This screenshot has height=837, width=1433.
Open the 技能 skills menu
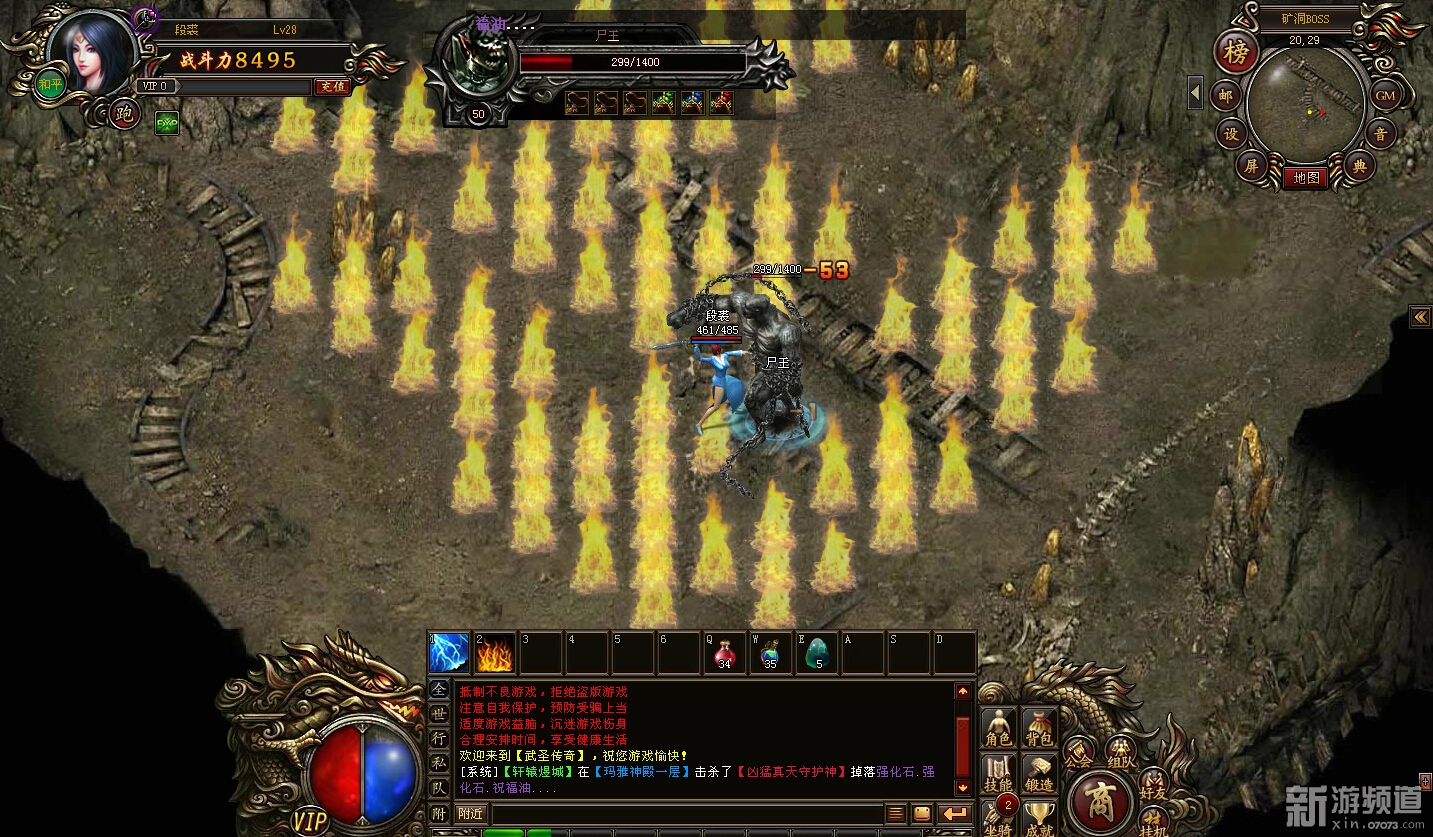[998, 773]
